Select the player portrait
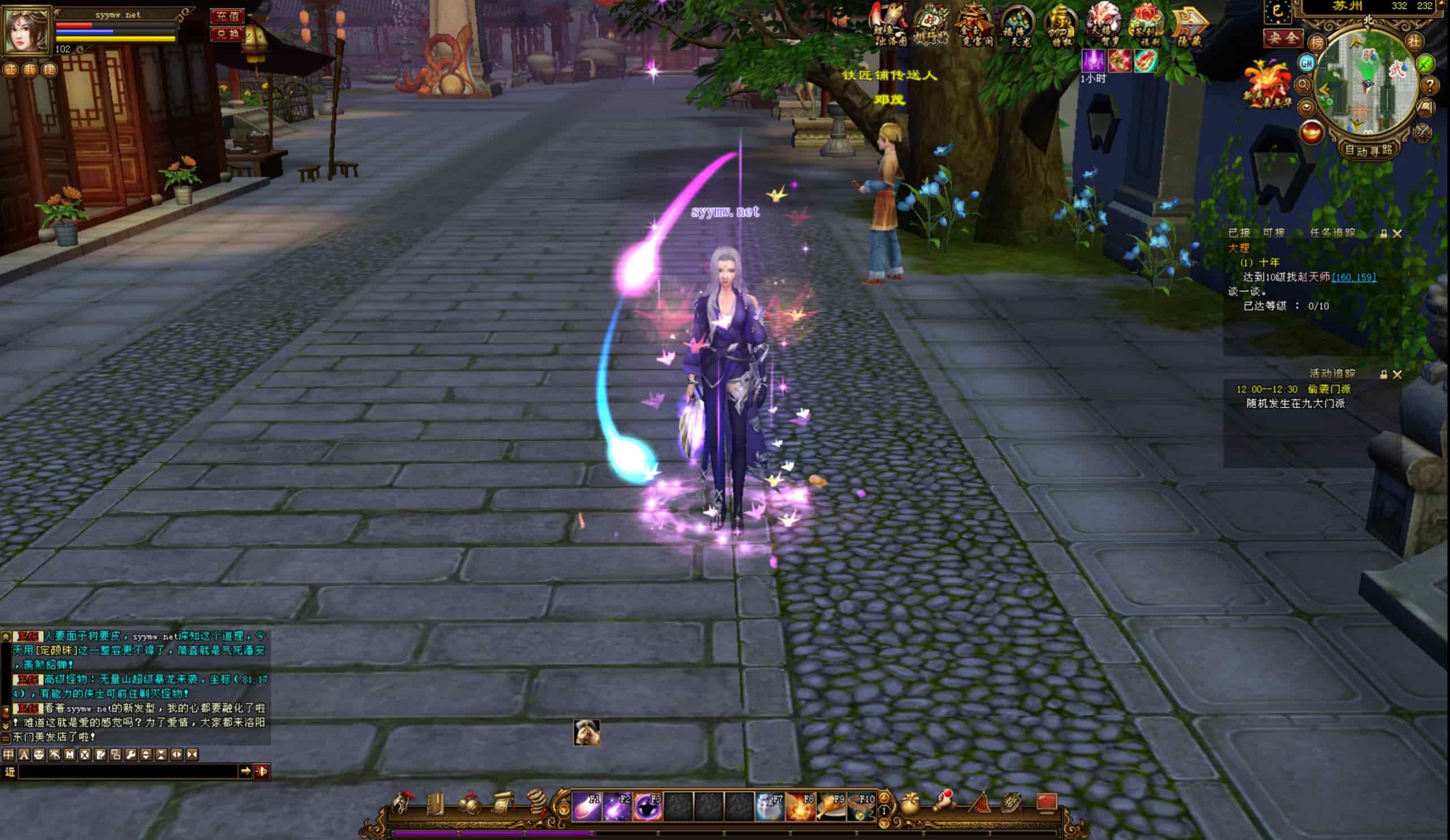The image size is (1450, 840). coord(27,30)
